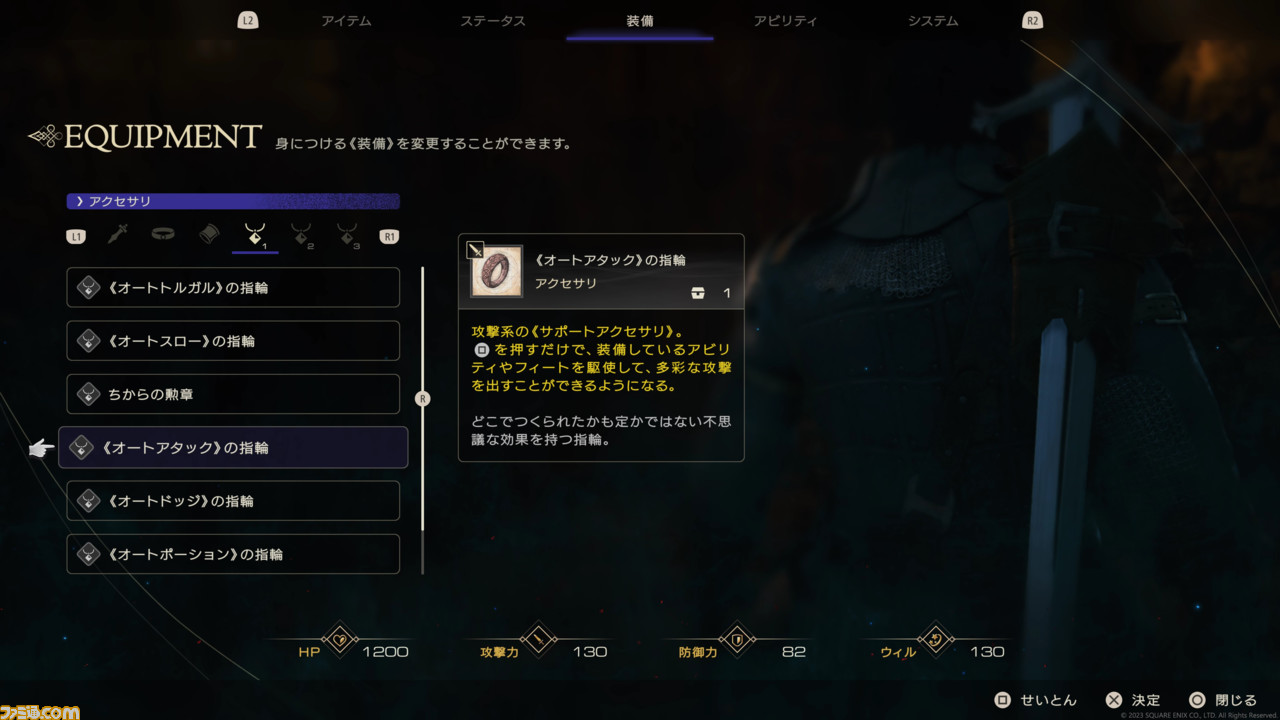Screen dimensions: 1280x720
Task: Click the R1 shoulder button icon
Action: (x=388, y=235)
